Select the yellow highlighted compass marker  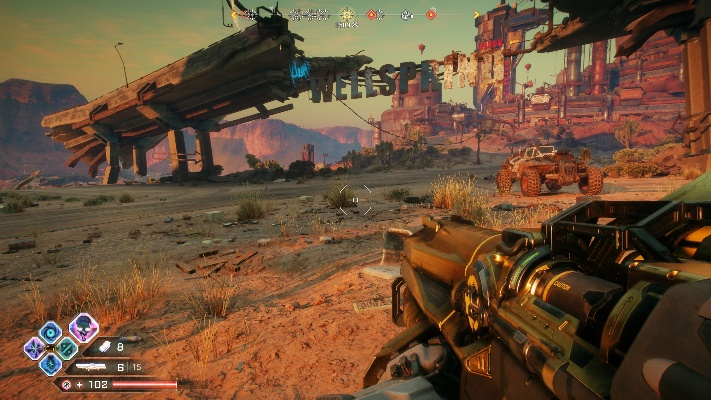tap(347, 15)
